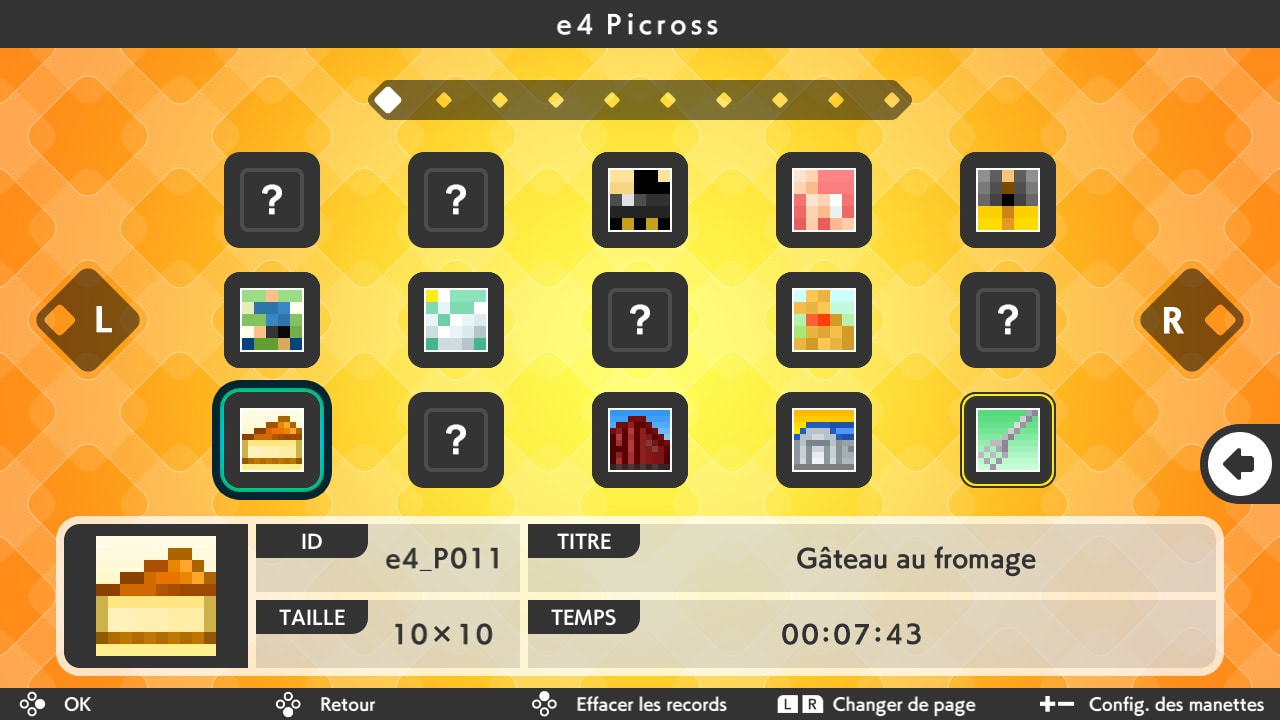Select the black-and-yellow puzzle at top right
Viewport: 1280px width, 720px height.
[x=1007, y=200]
